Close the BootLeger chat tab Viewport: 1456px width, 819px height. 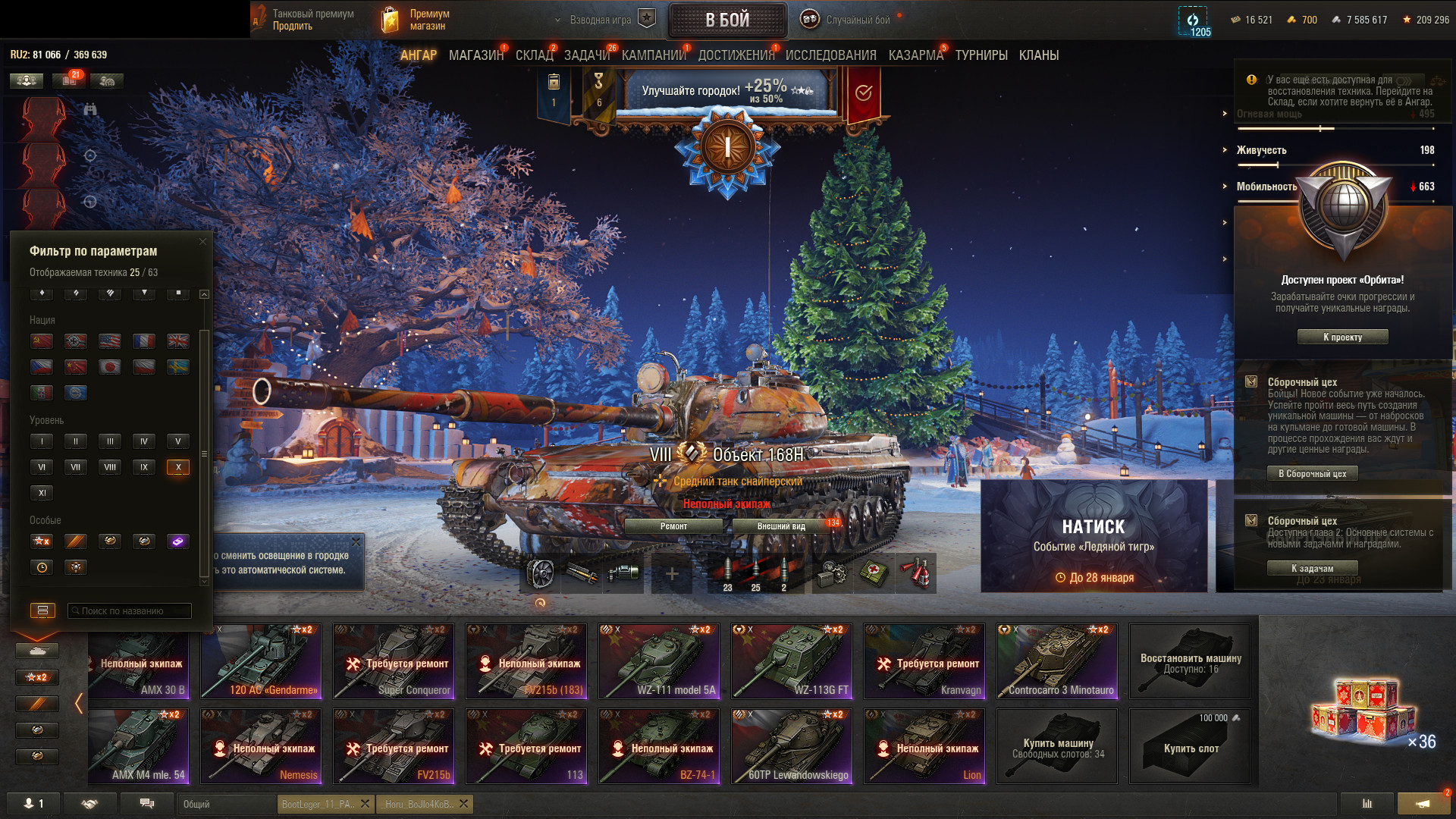365,804
